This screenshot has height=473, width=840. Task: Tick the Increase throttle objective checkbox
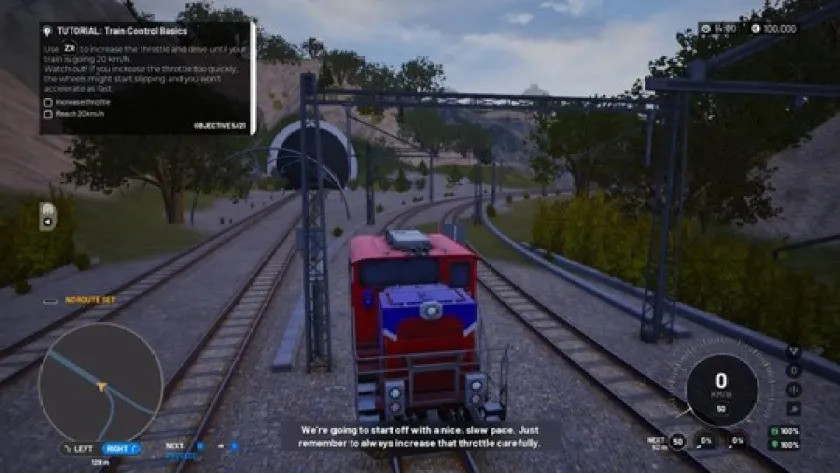coord(48,102)
